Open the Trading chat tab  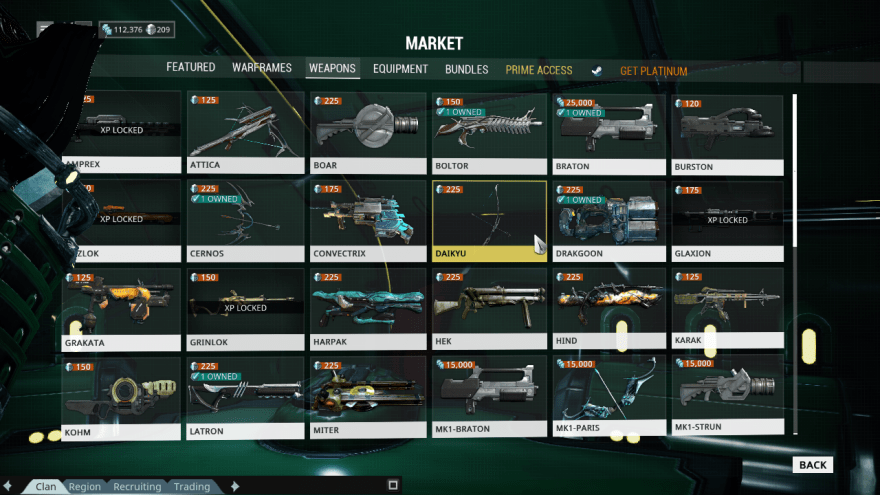(191, 487)
